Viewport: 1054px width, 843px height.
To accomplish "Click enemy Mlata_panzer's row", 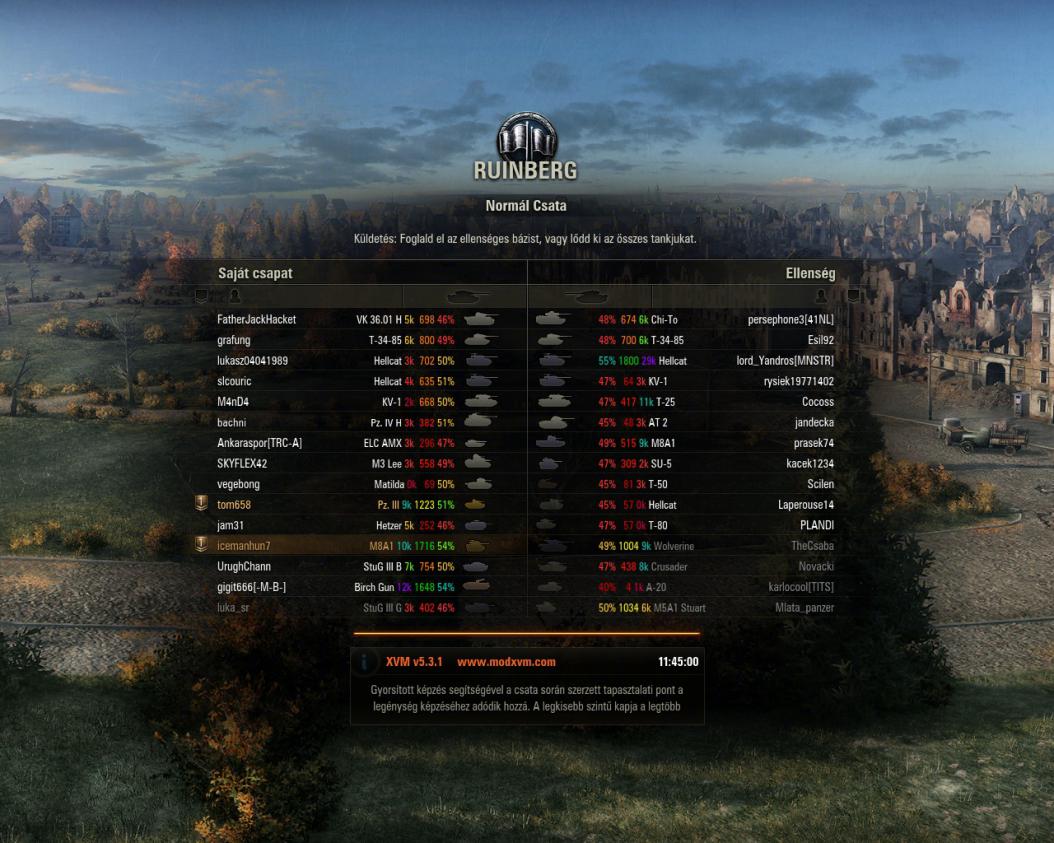I will coord(804,608).
